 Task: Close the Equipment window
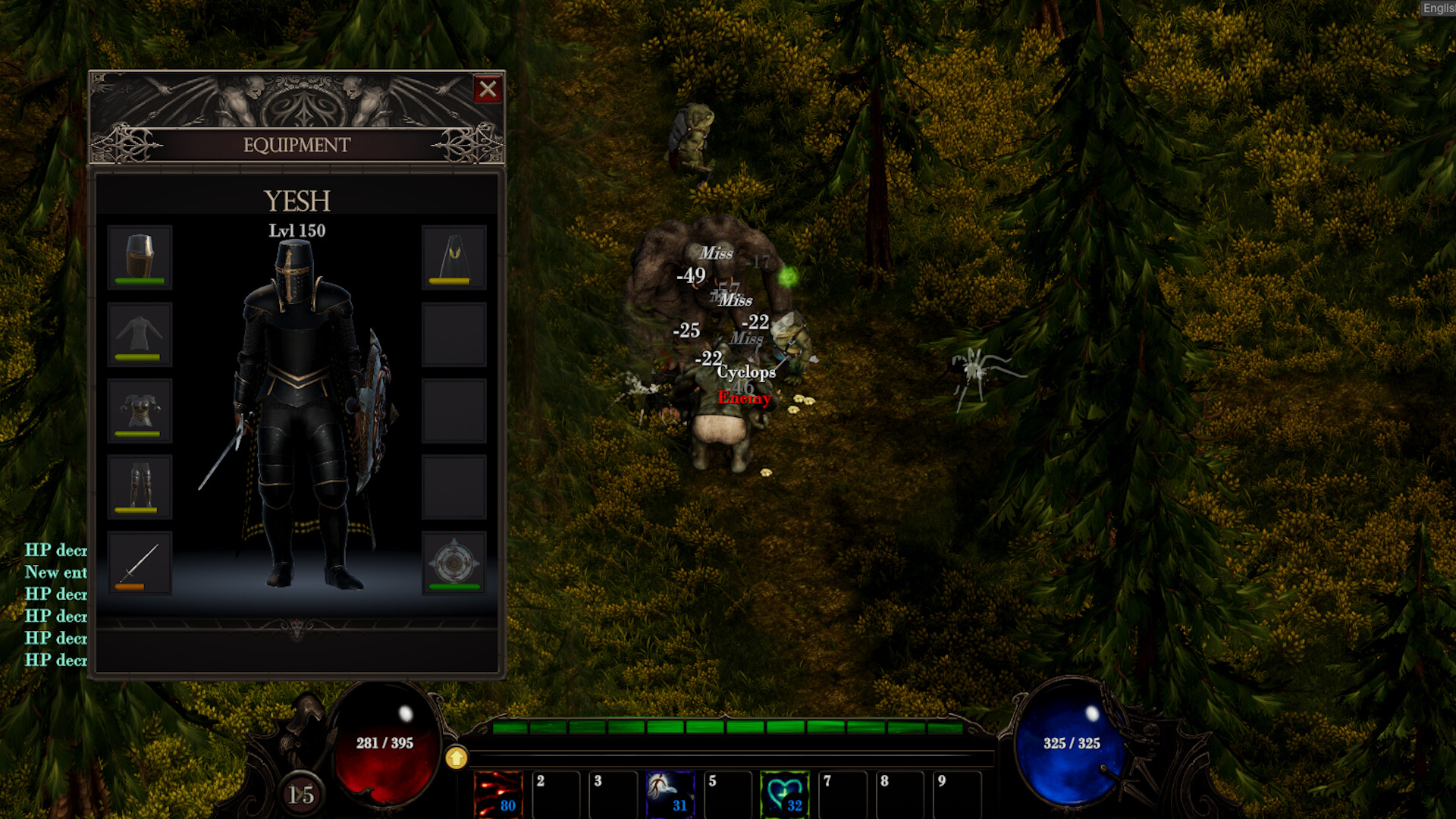(489, 89)
